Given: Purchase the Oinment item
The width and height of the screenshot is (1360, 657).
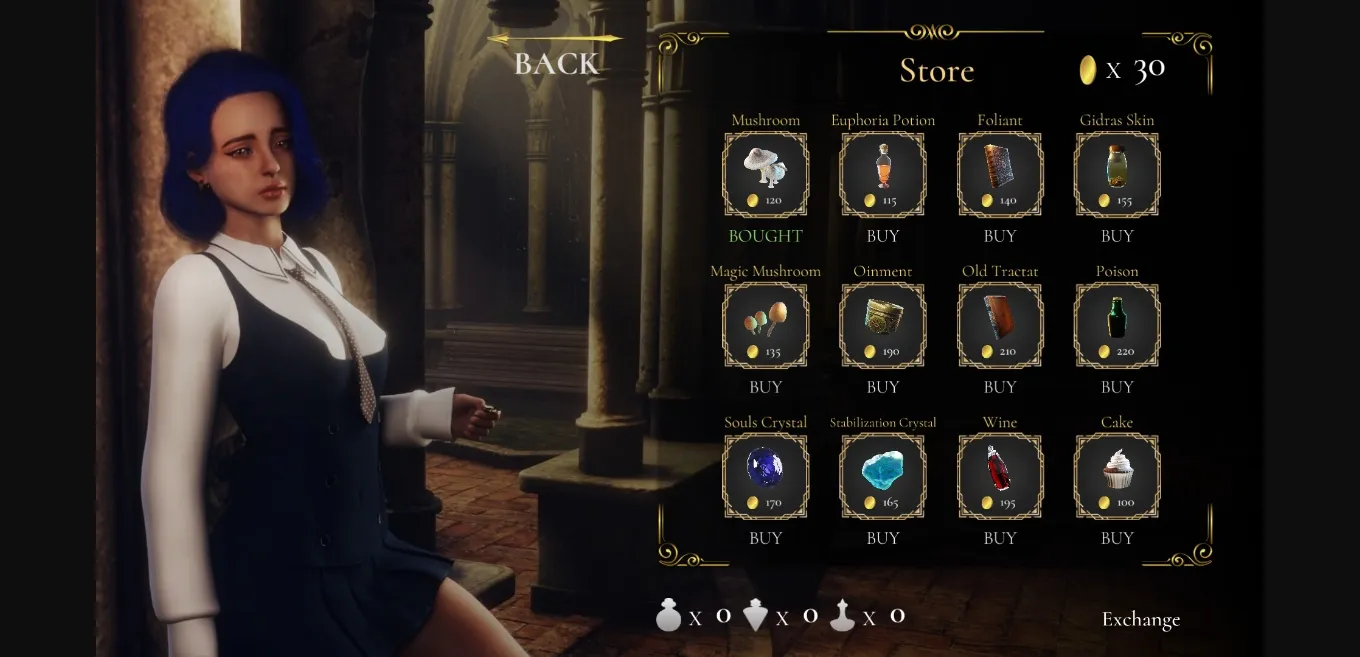Looking at the screenshot, I should [883, 387].
